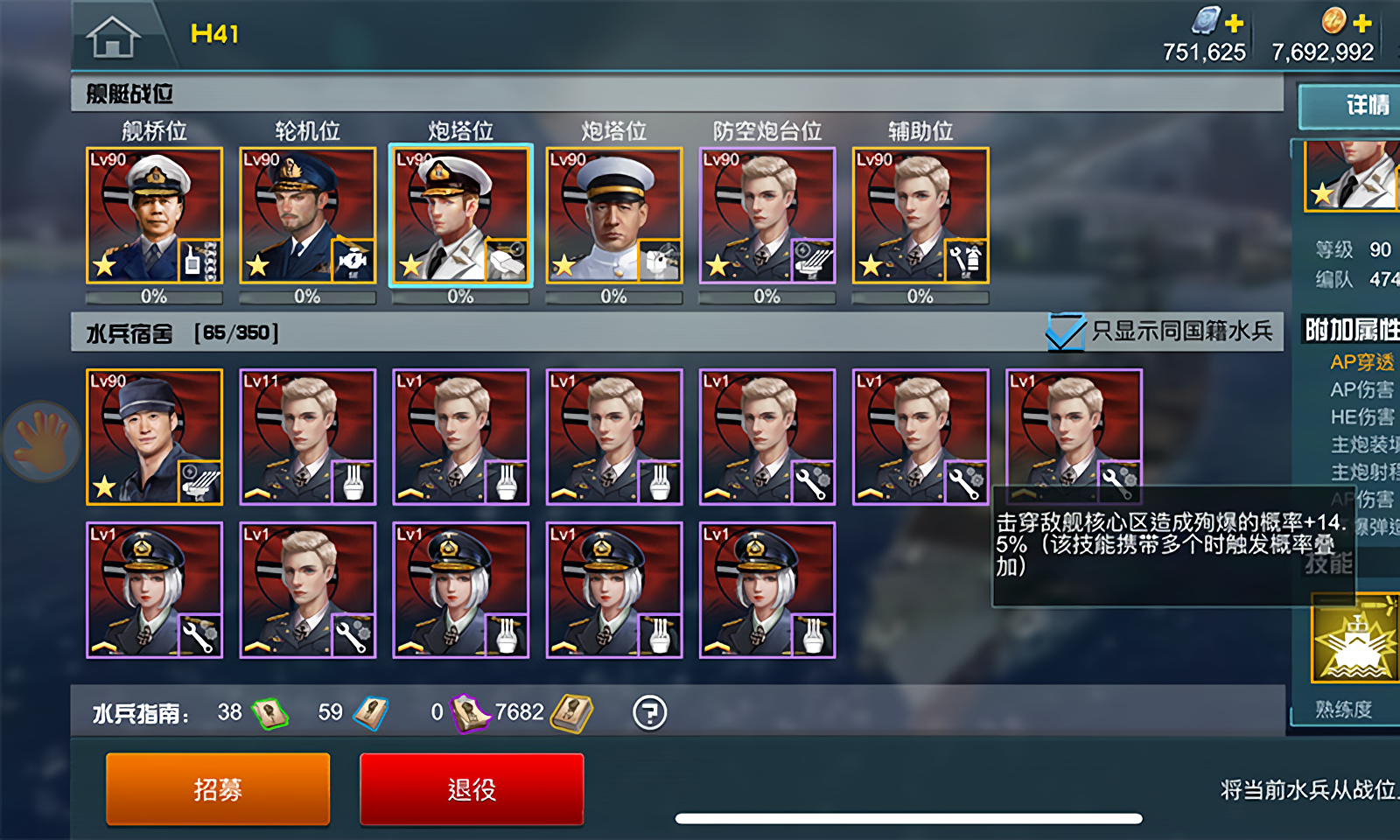Select the 辅助位 auxiliary crew slot
This screenshot has height=840, width=1400.
click(x=920, y=215)
